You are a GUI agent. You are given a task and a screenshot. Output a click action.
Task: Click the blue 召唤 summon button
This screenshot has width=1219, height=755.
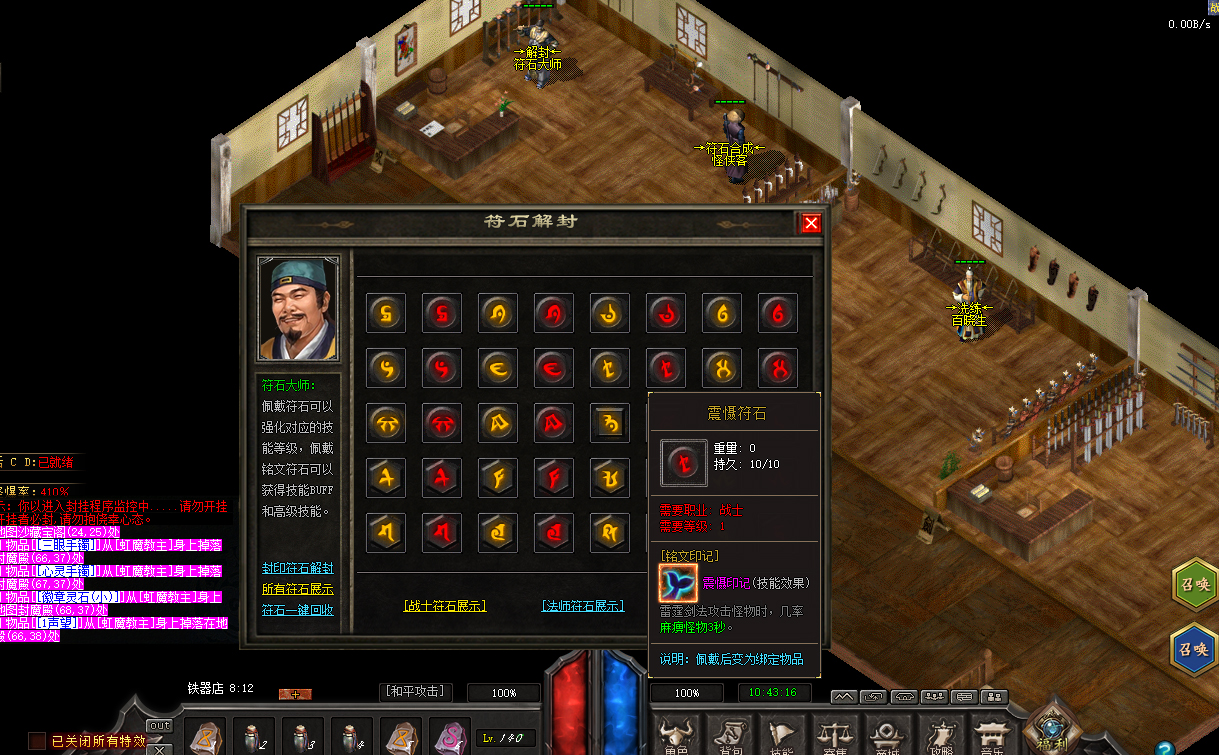point(1194,647)
